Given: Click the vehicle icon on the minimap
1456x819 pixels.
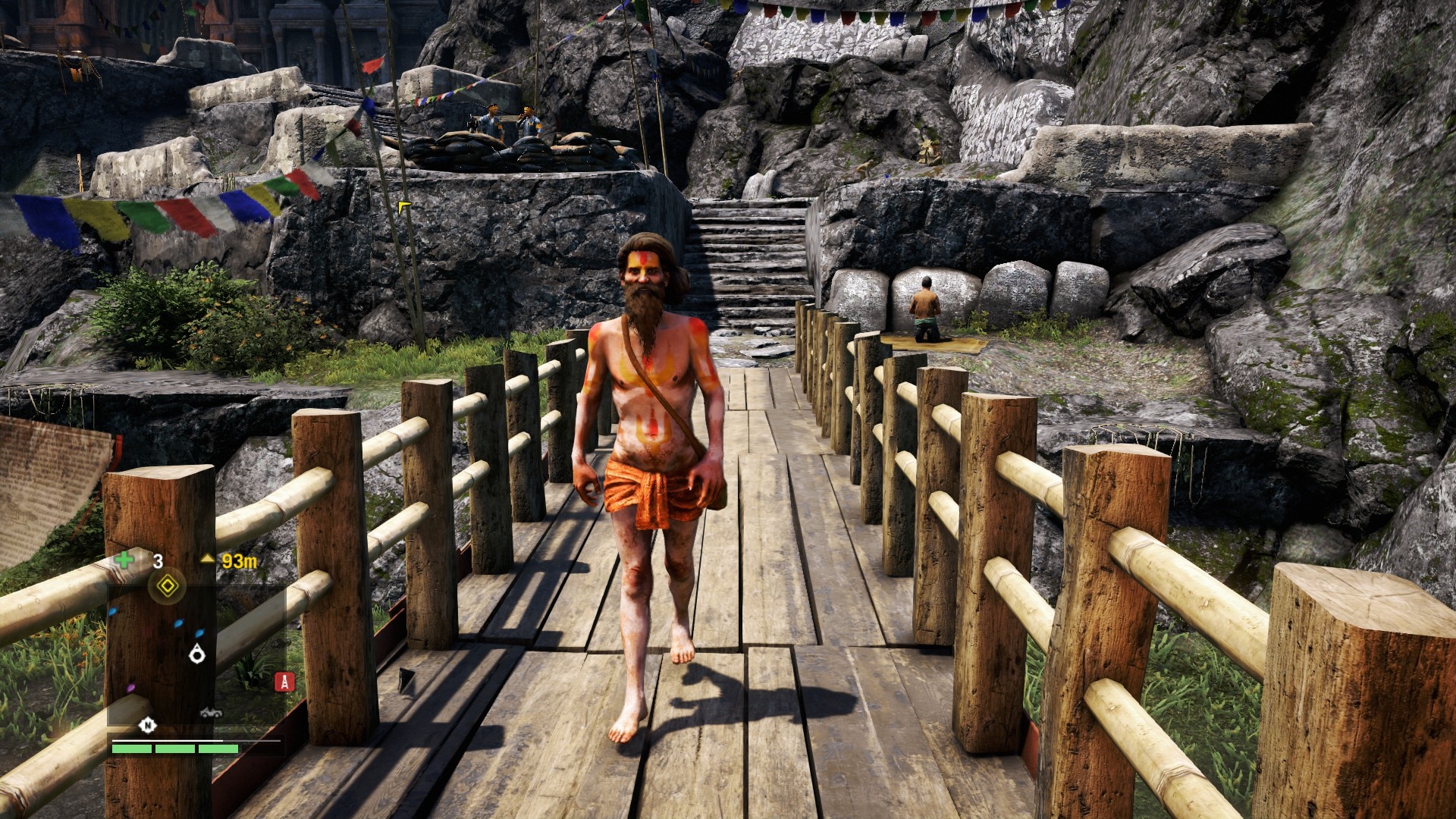Looking at the screenshot, I should 211,712.
